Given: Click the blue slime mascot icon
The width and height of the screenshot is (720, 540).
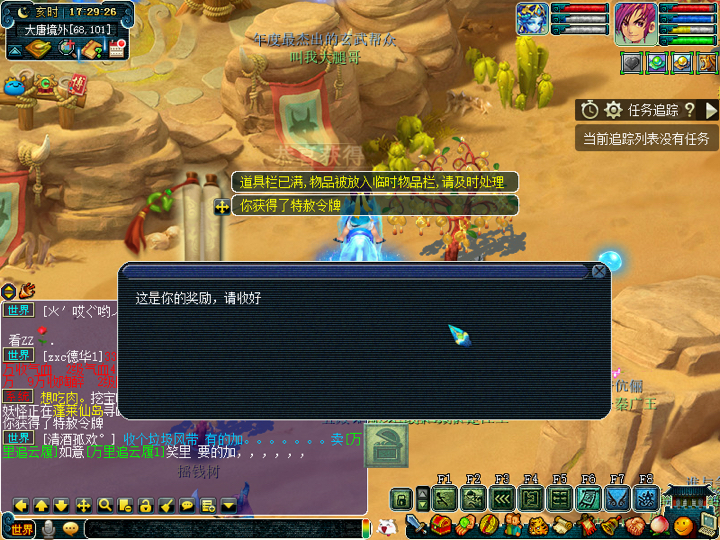Looking at the screenshot, I should (16, 87).
